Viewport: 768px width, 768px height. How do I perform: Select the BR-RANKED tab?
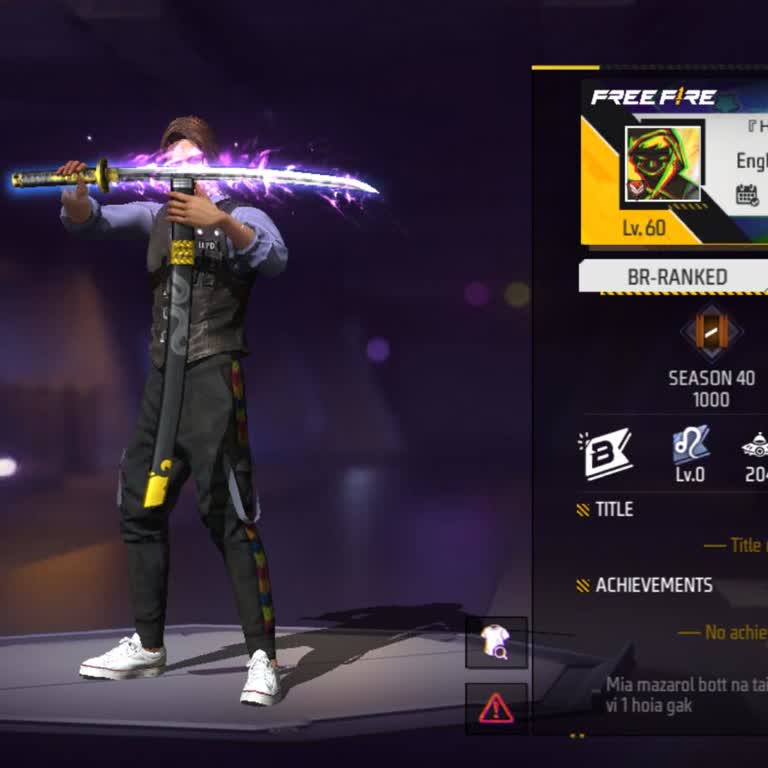[676, 277]
